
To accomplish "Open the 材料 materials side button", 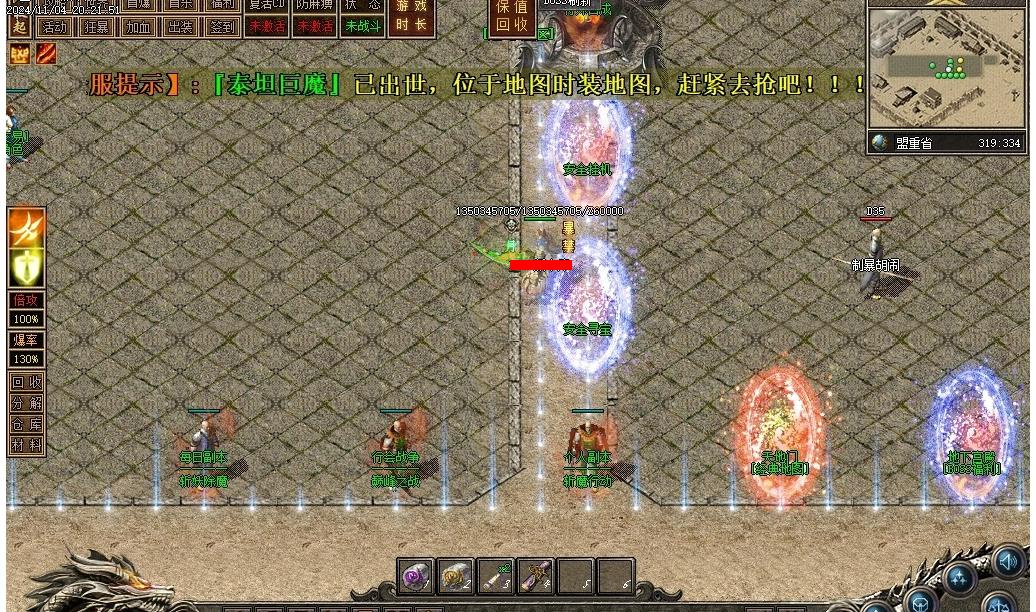I will click(x=27, y=445).
